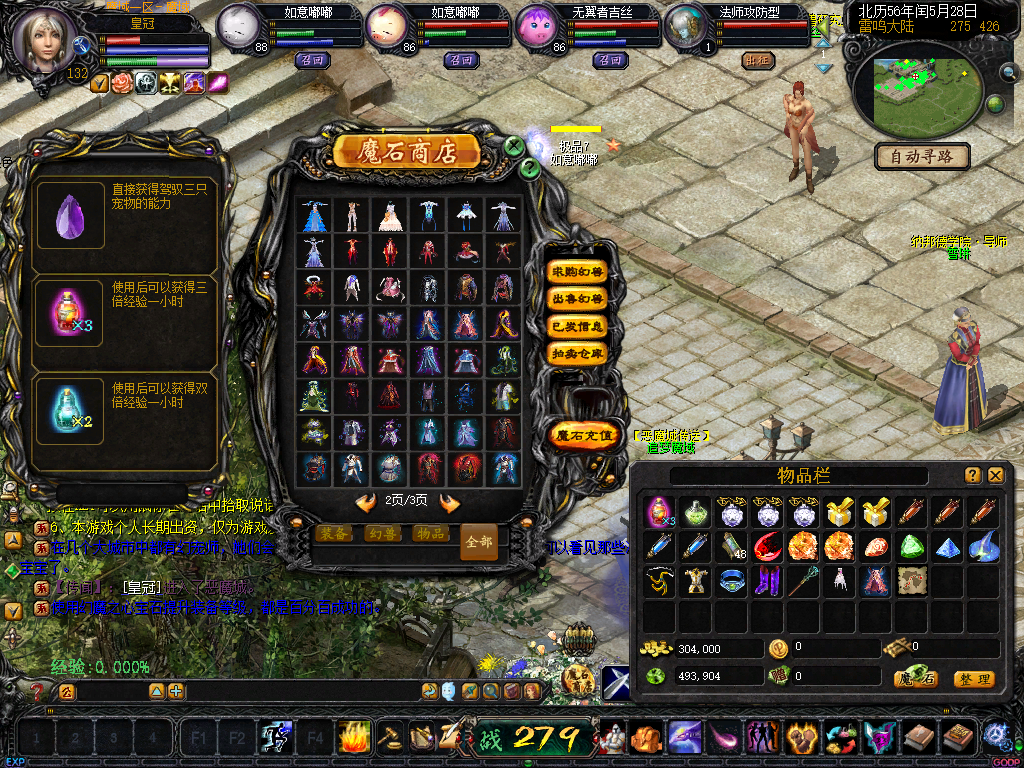Go to the next shop page
This screenshot has width=1024, height=768.
pyautogui.click(x=450, y=502)
